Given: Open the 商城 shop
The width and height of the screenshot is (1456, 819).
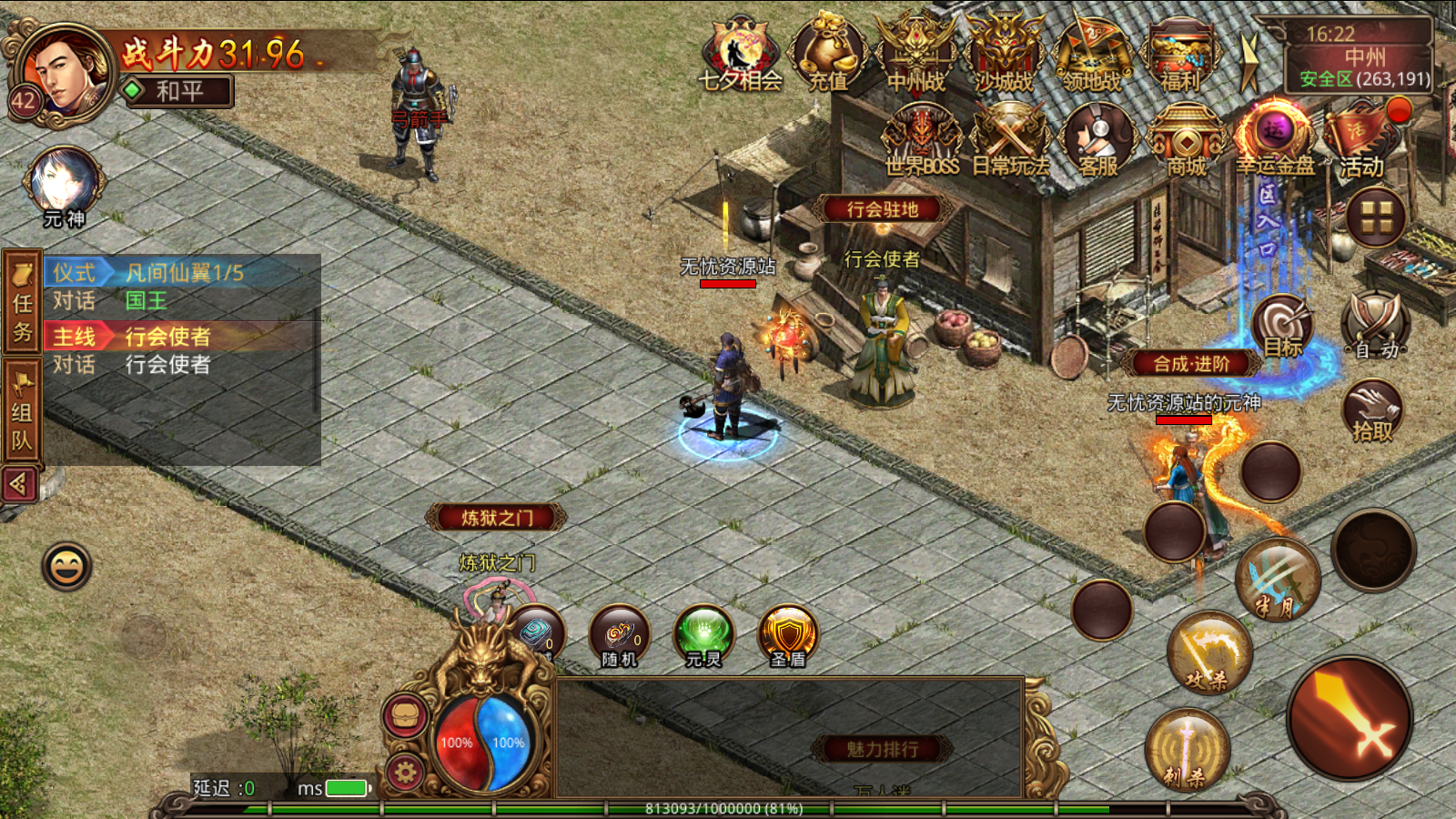Looking at the screenshot, I should click(x=1186, y=138).
